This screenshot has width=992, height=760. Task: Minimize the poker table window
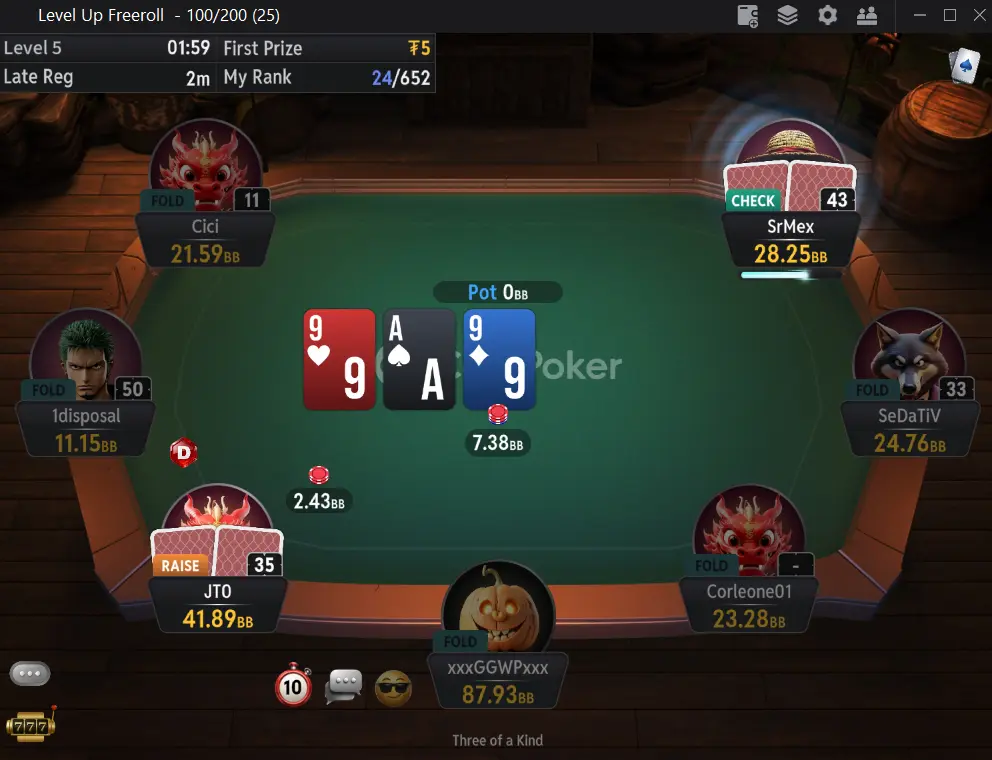click(x=920, y=15)
